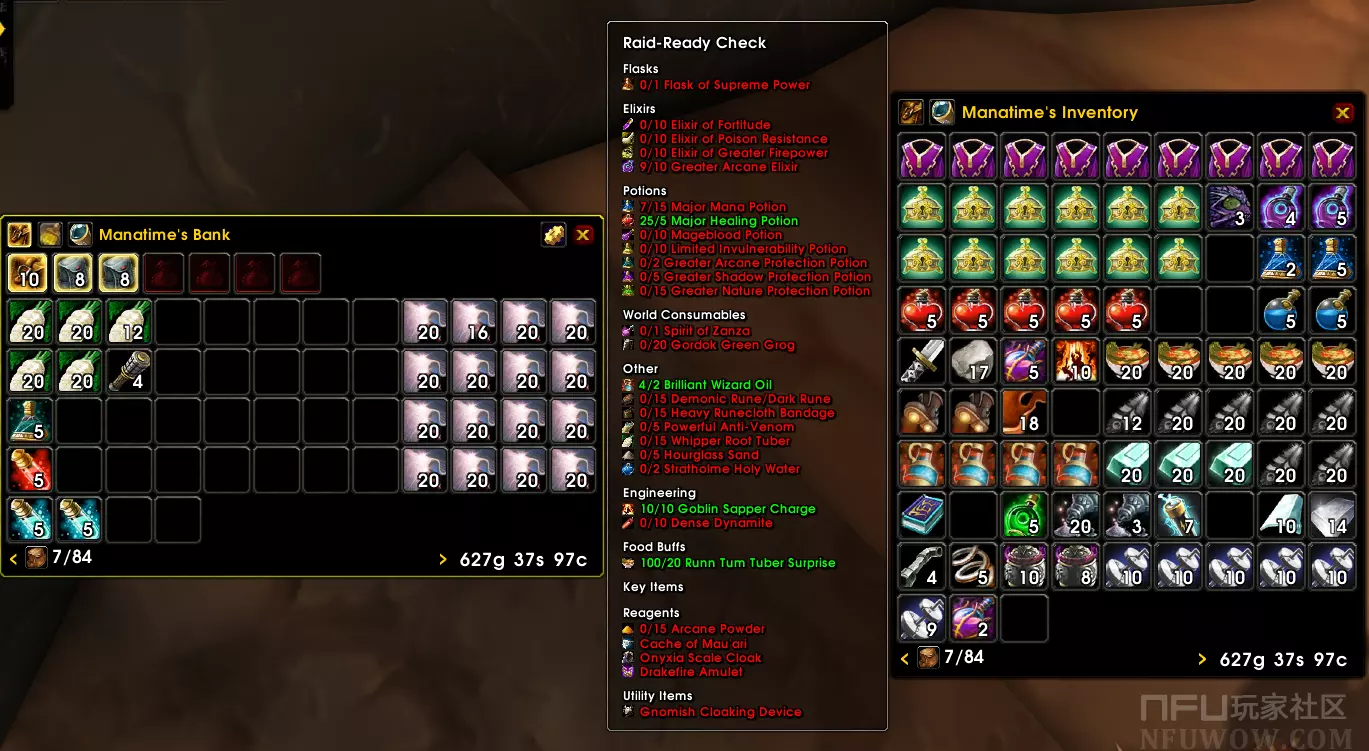
Task: Select the fire icon stack of 10
Action: point(1076,361)
